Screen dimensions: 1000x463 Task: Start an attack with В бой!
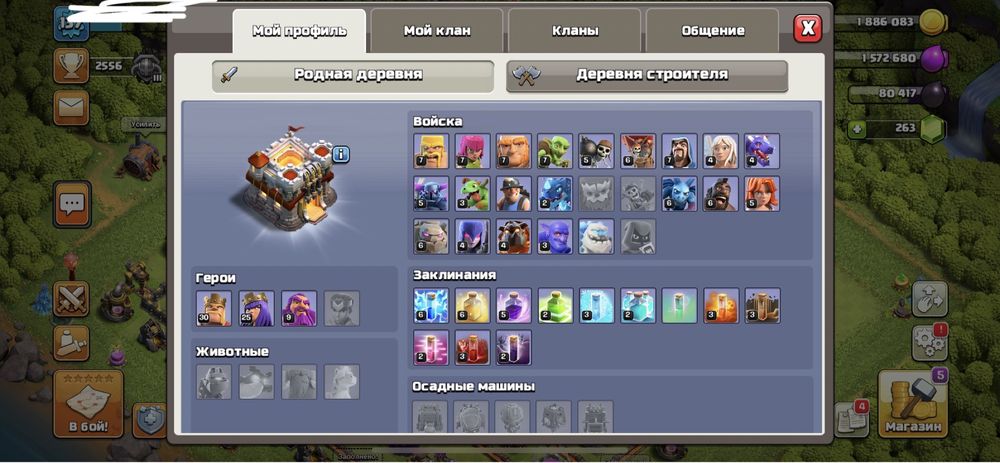tap(89, 403)
